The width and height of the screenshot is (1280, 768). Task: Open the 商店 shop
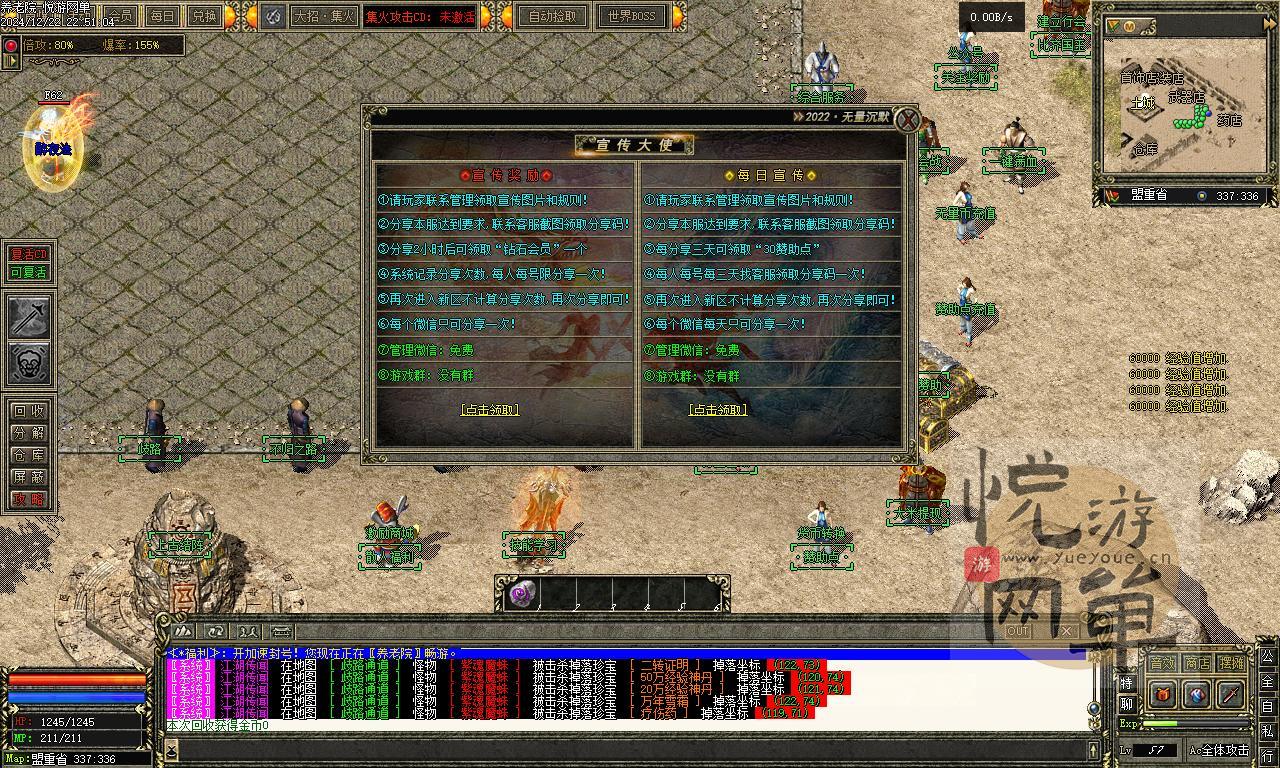tap(1197, 663)
